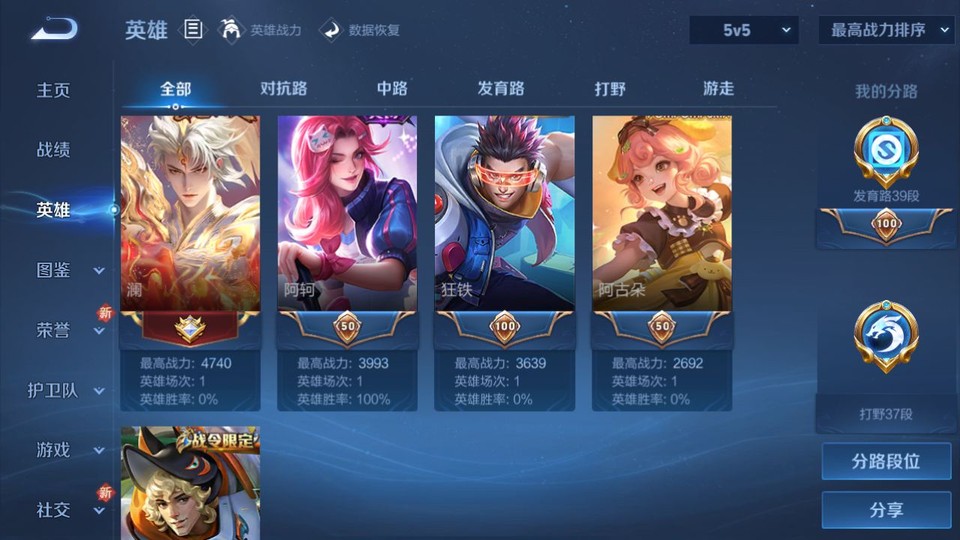This screenshot has height=540, width=960.
Task: Click the 分享 share button
Action: [886, 510]
